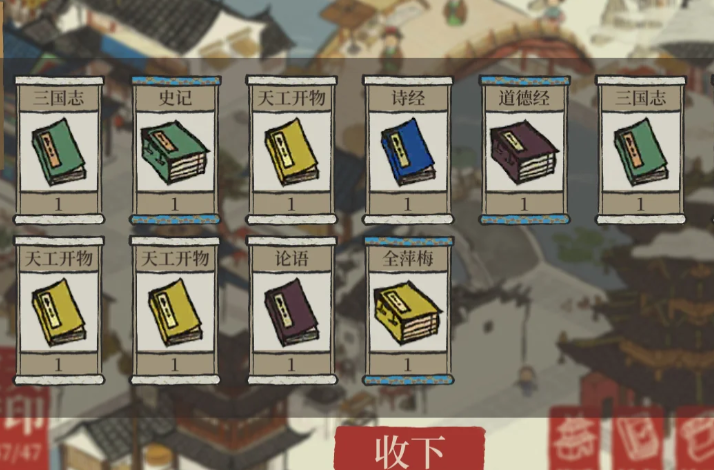Screen dimensions: 714x470
Task: Select the 史记 book card
Action: [175, 150]
